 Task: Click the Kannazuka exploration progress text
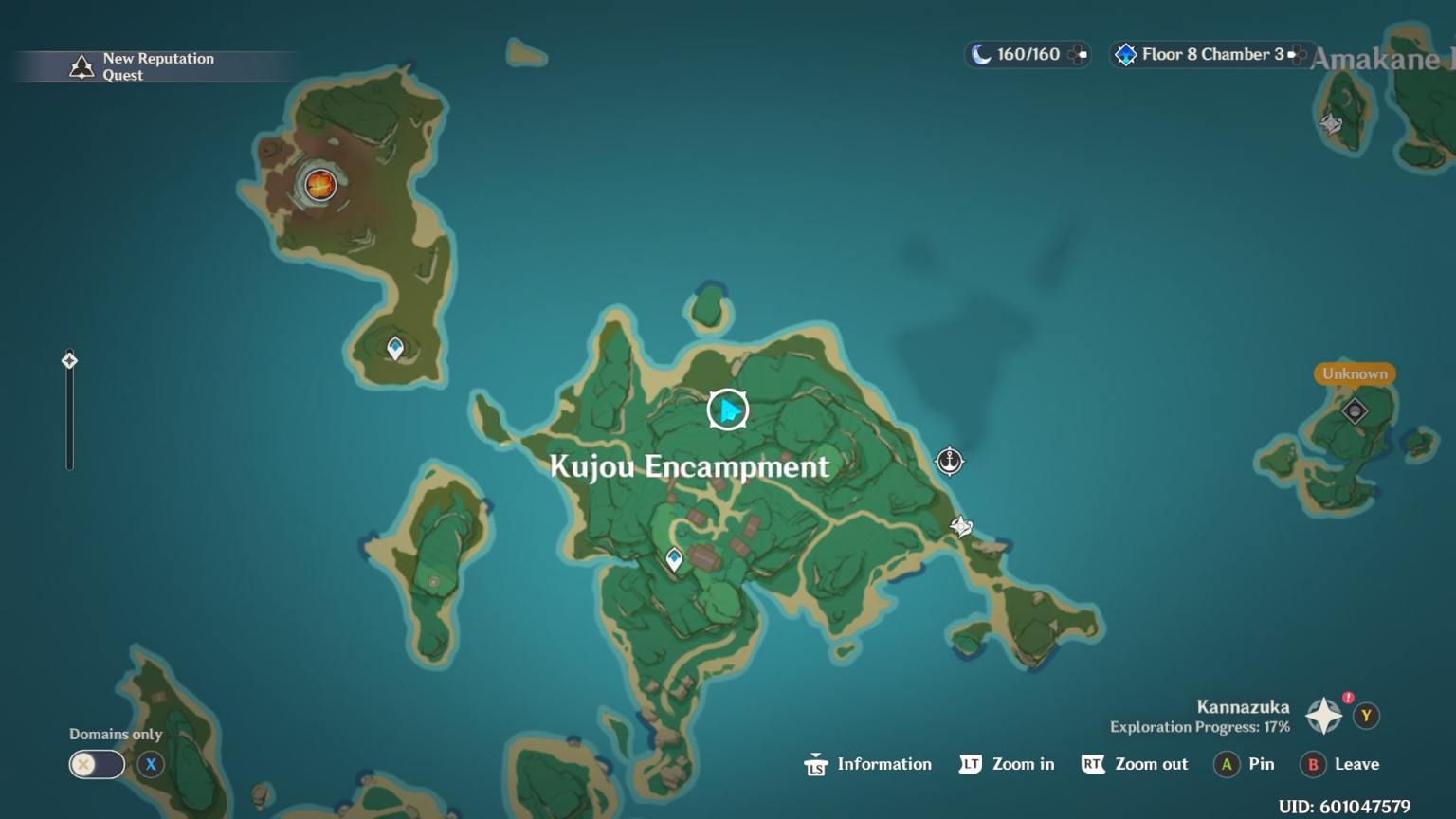[x=1198, y=727]
